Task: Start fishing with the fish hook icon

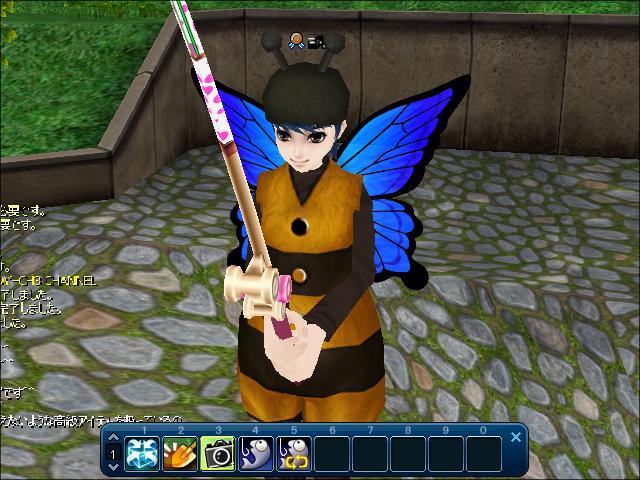Action: pyautogui.click(x=256, y=453)
